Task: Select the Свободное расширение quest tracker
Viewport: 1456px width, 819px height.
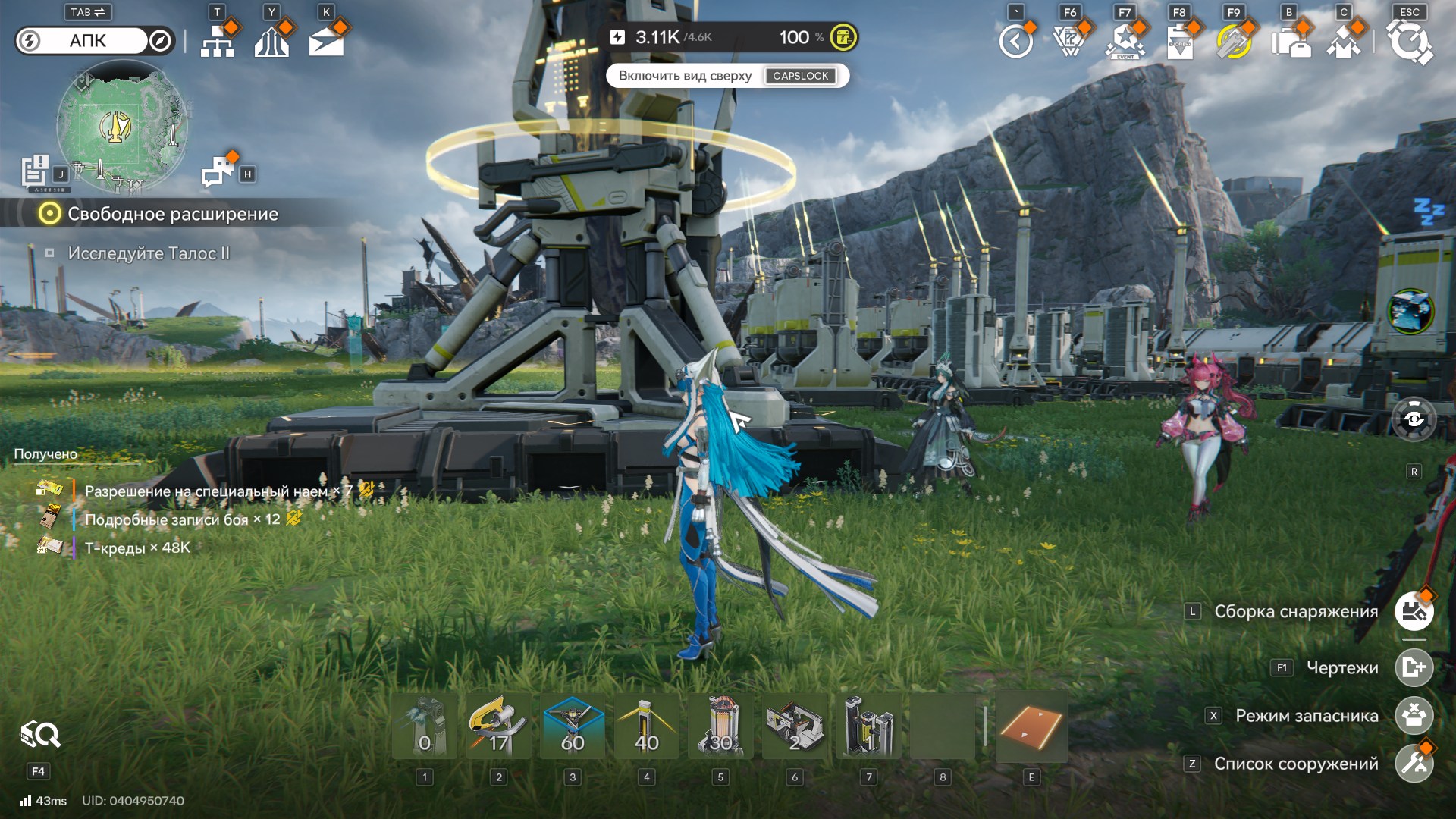Action: pyautogui.click(x=172, y=214)
